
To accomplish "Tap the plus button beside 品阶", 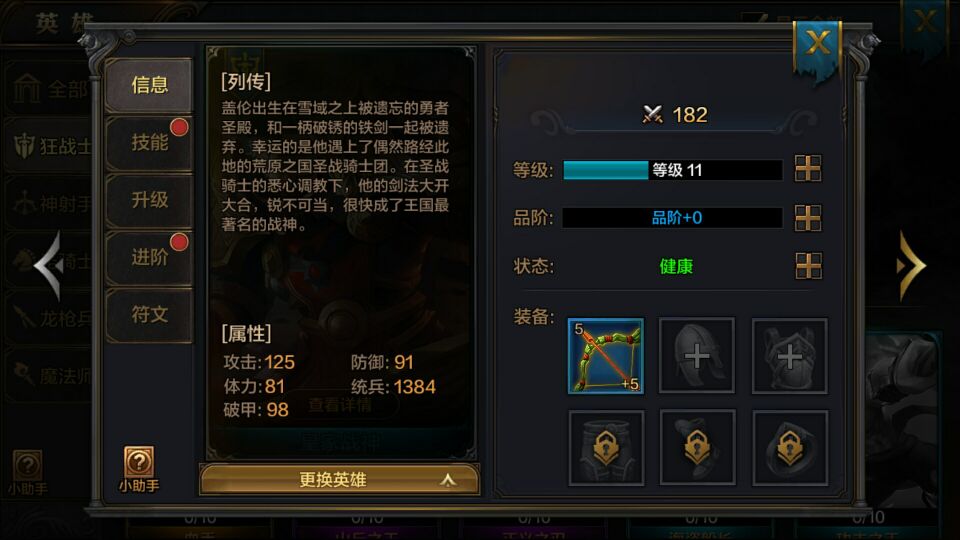I will coord(807,218).
